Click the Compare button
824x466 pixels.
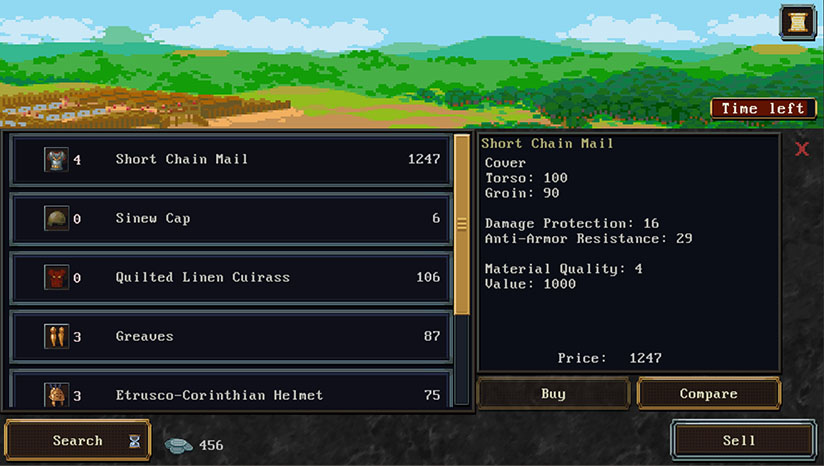[x=708, y=394]
